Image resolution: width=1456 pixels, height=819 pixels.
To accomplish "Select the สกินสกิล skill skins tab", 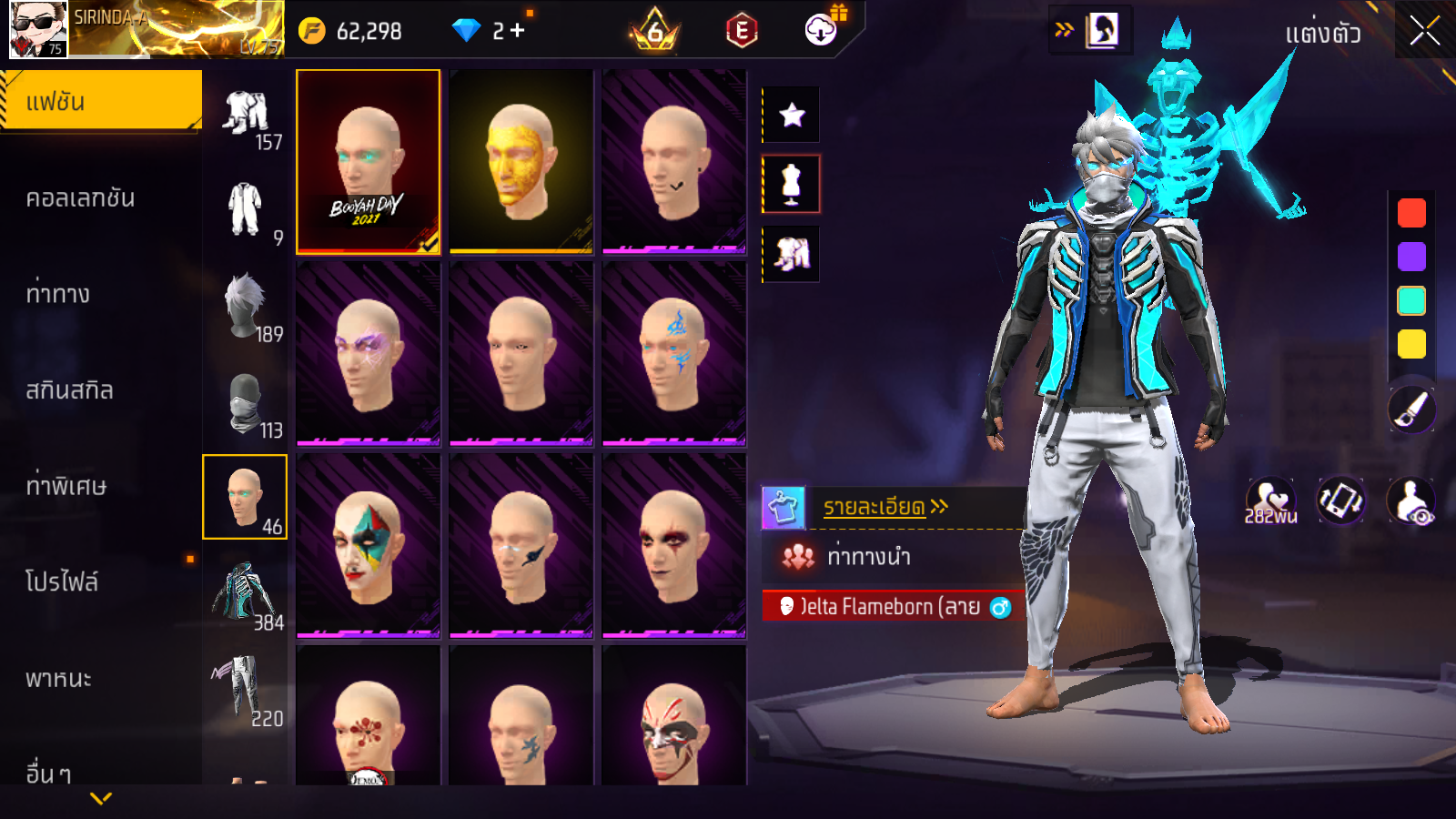I will [x=69, y=390].
